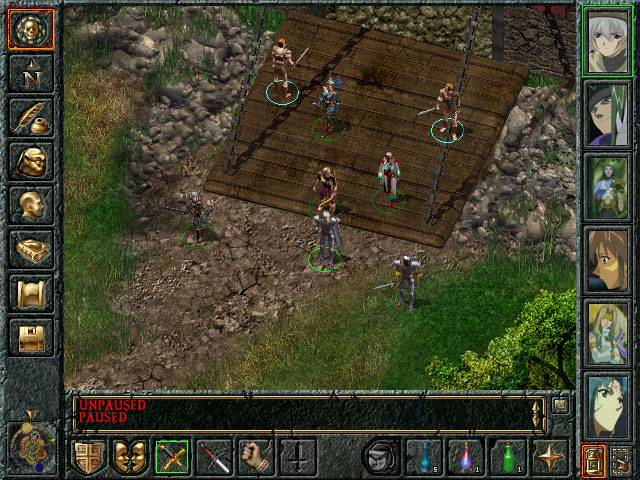Screen dimensions: 640x480
Task: Open special abilities with the star button
Action: pos(550,457)
